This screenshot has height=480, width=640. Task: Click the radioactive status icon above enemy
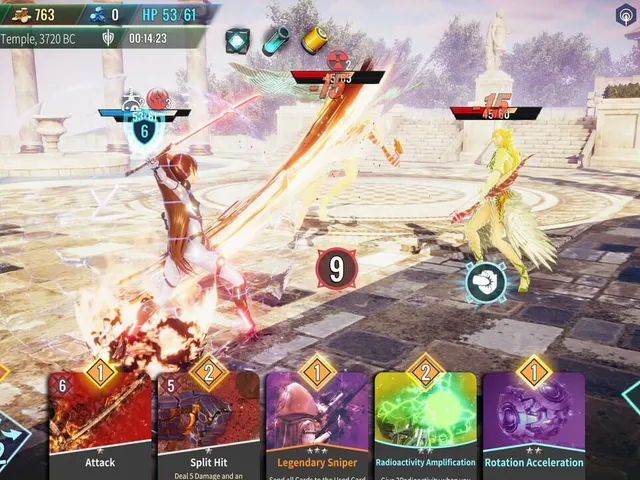(338, 60)
